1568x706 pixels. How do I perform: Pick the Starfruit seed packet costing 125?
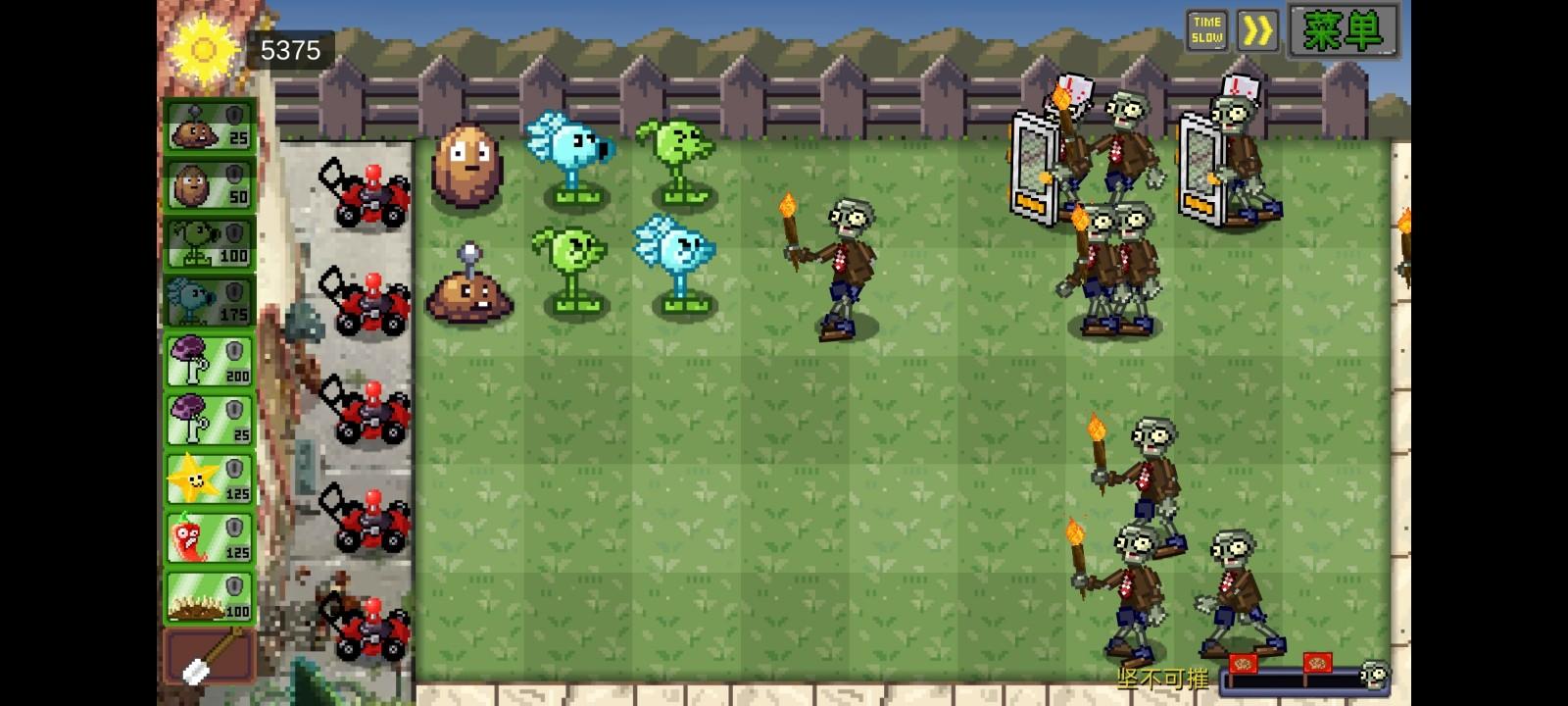tap(207, 478)
